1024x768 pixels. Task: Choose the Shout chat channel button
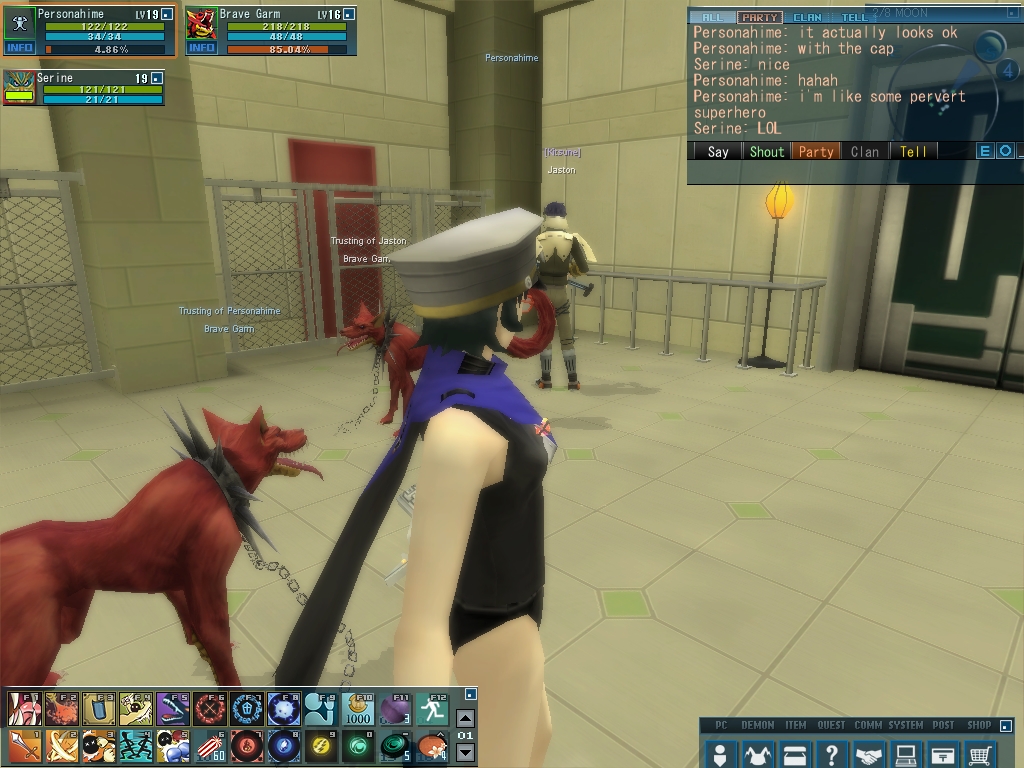click(767, 152)
